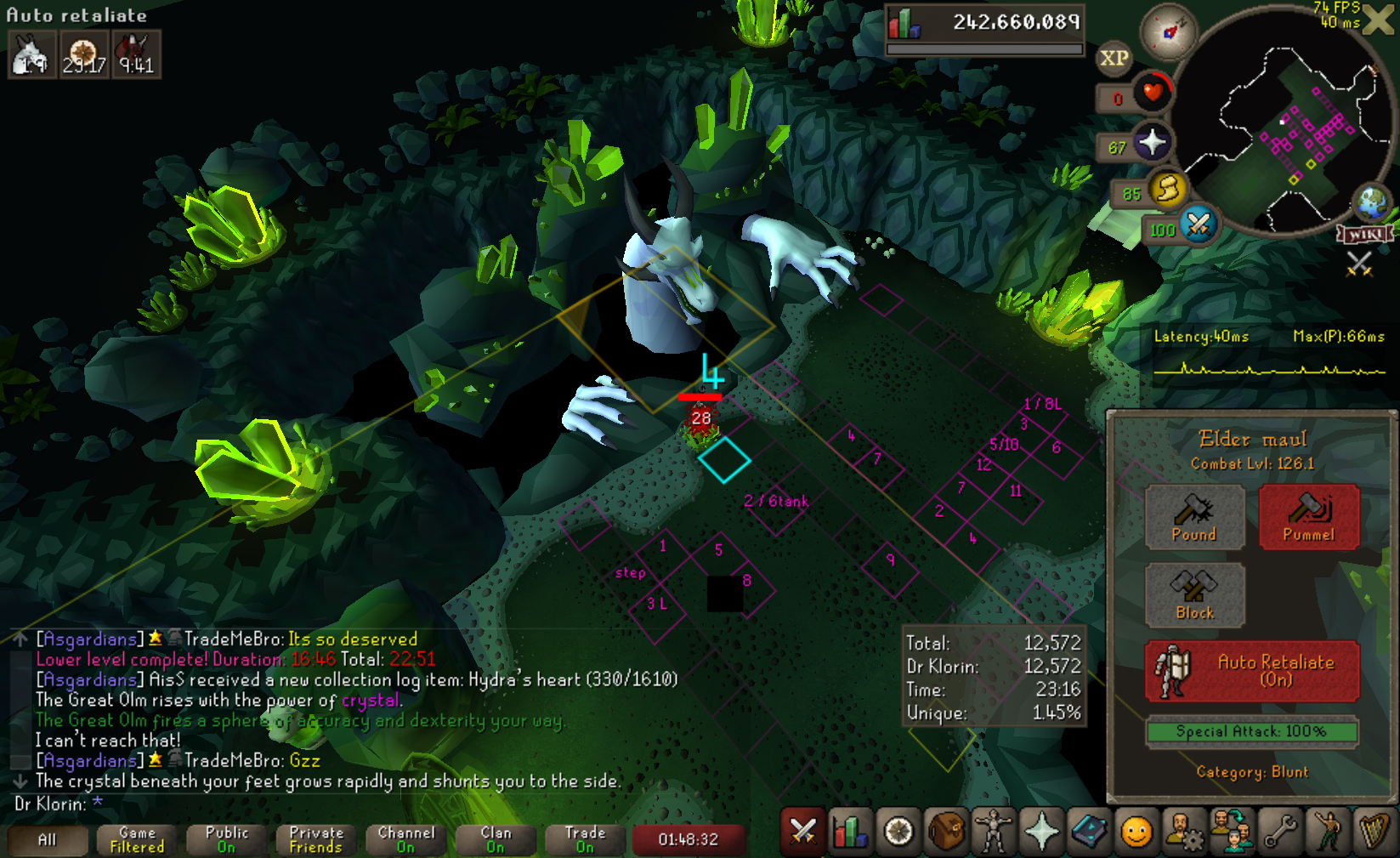The image size is (1400, 858).
Task: Open the inventory backpack tab
Action: (945, 831)
